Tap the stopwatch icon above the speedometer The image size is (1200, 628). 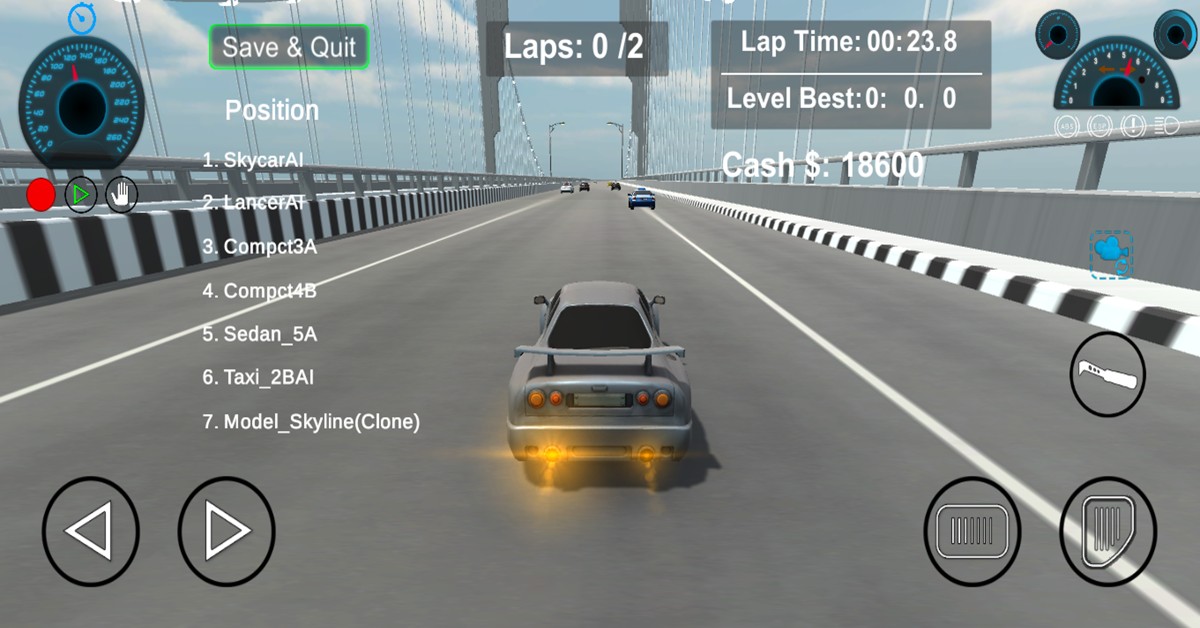[81, 17]
